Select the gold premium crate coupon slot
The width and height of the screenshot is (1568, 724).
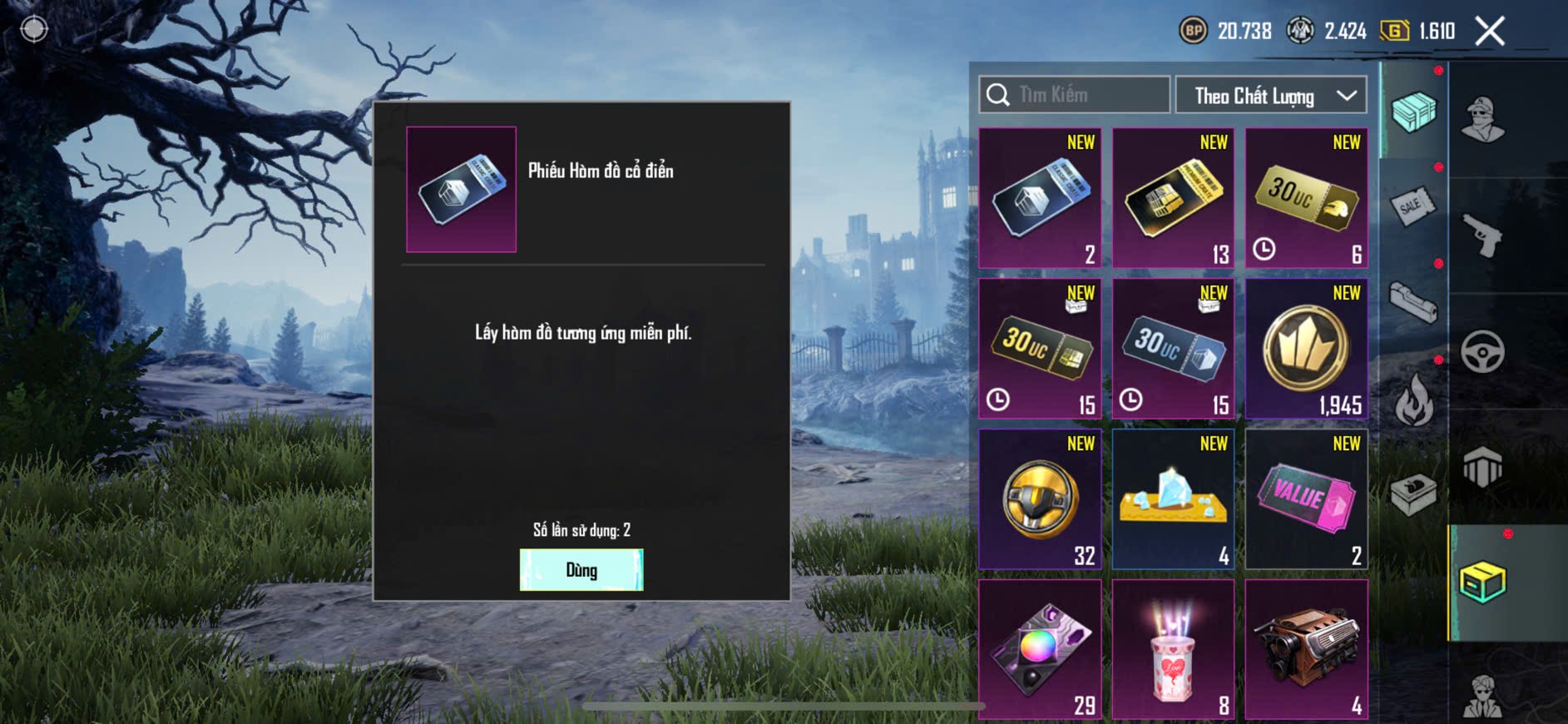tap(1173, 198)
